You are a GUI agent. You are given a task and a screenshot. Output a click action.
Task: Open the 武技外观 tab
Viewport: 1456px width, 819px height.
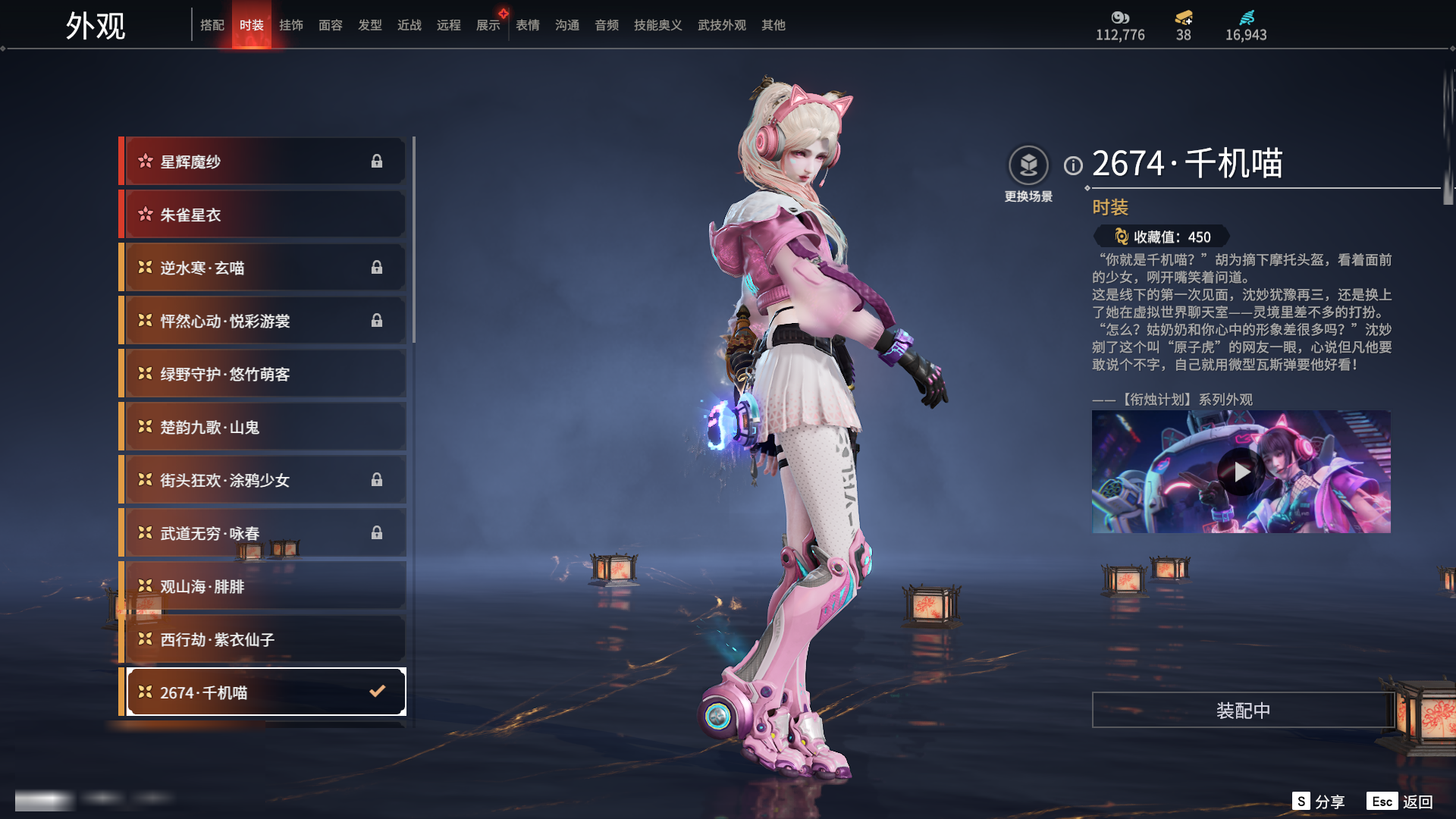click(x=721, y=25)
